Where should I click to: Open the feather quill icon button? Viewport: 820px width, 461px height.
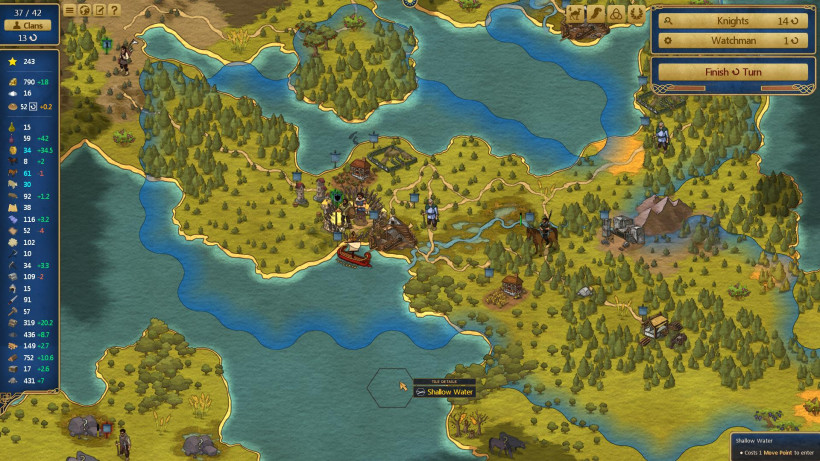pyautogui.click(x=596, y=14)
